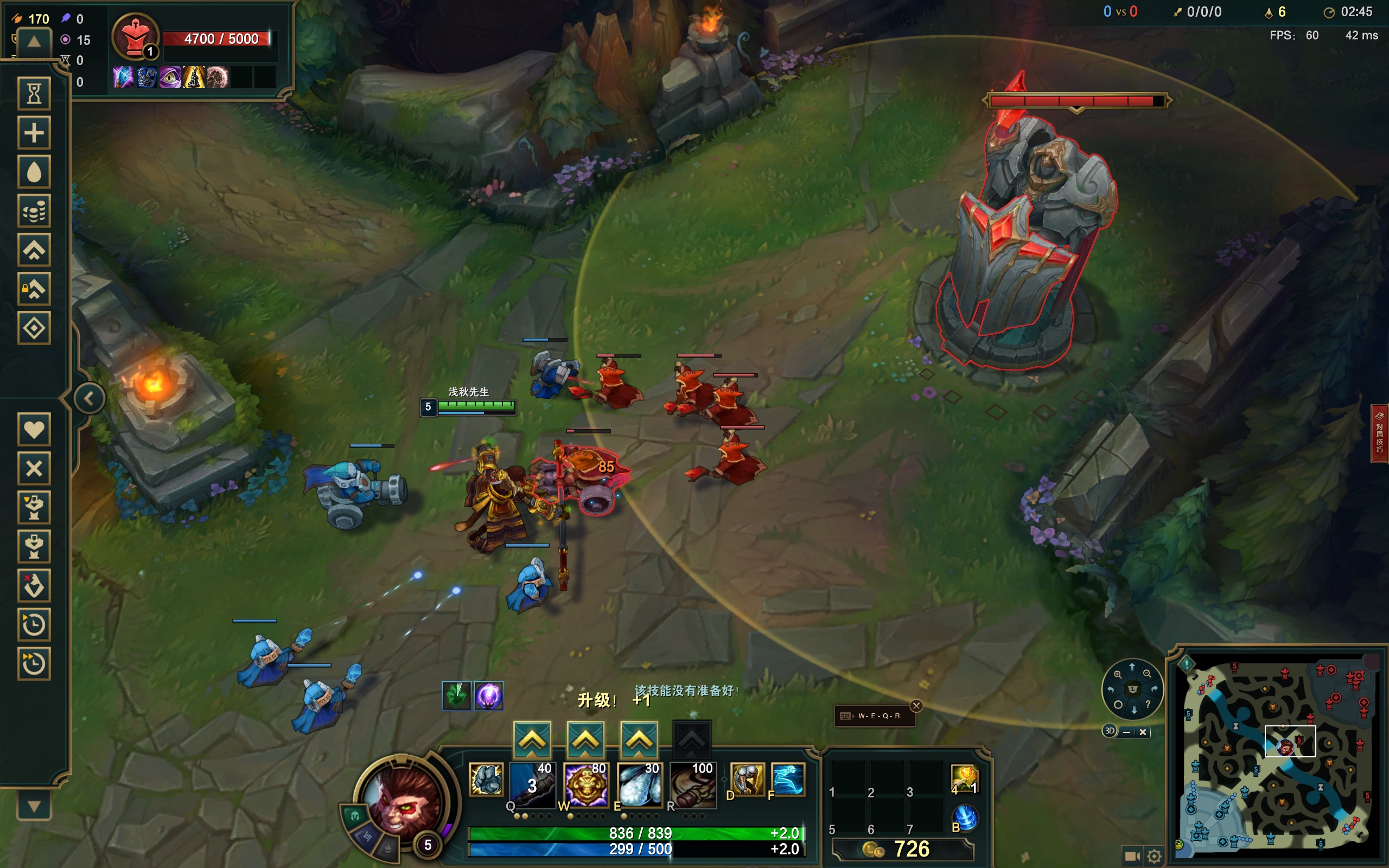
Task: Cast Wukong's Q staff ability
Action: (533, 784)
